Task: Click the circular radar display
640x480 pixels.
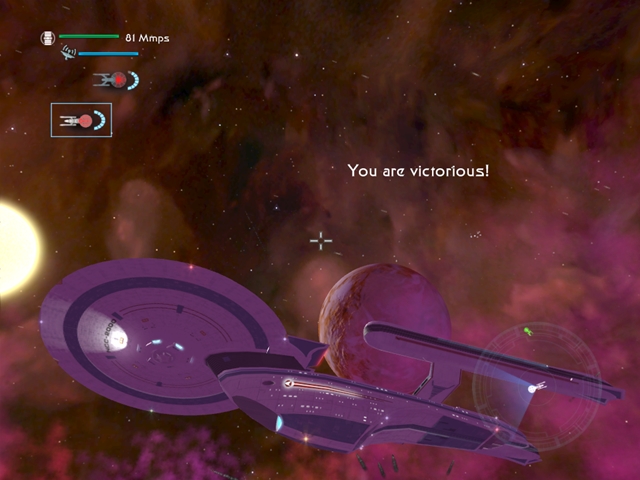Action: click(x=536, y=386)
